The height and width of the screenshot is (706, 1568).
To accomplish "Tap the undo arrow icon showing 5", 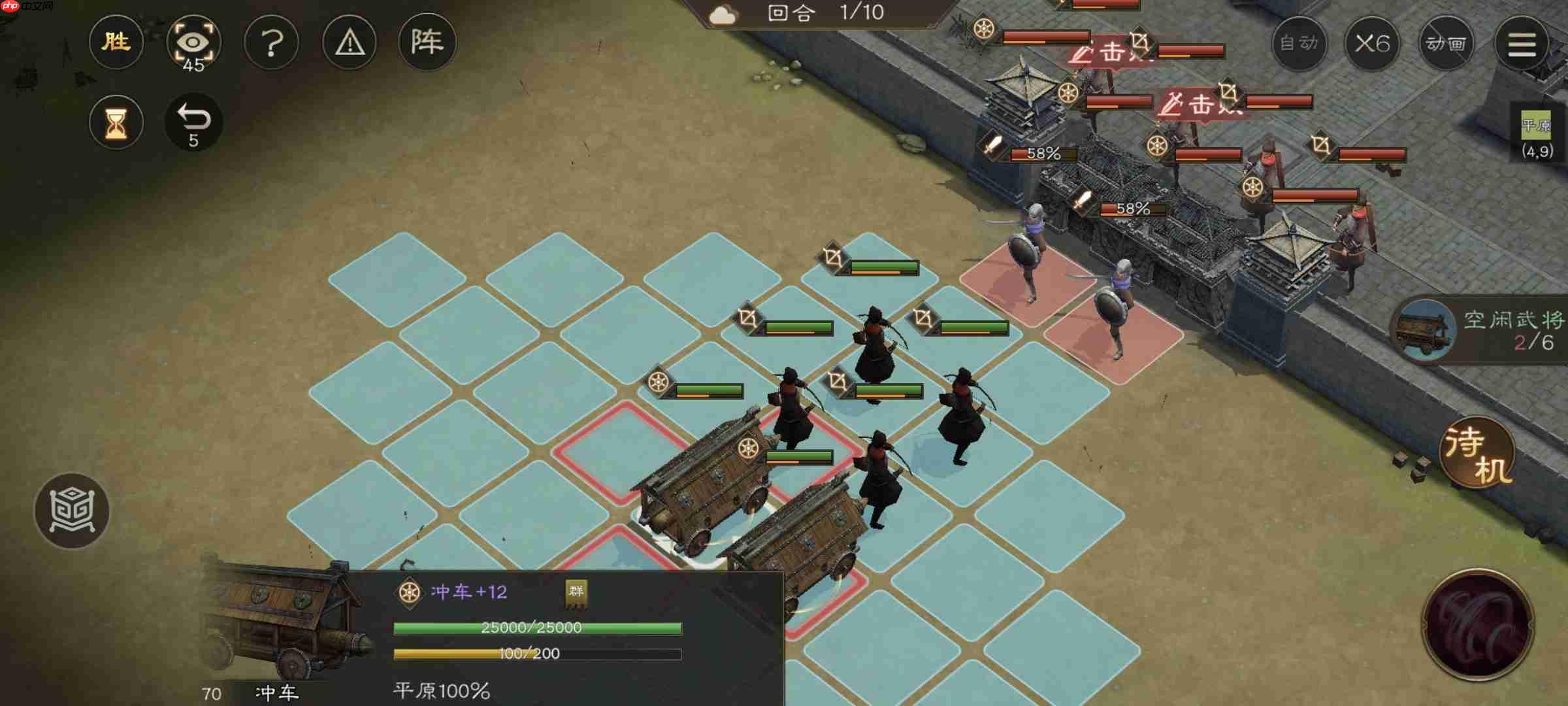I will point(194,122).
